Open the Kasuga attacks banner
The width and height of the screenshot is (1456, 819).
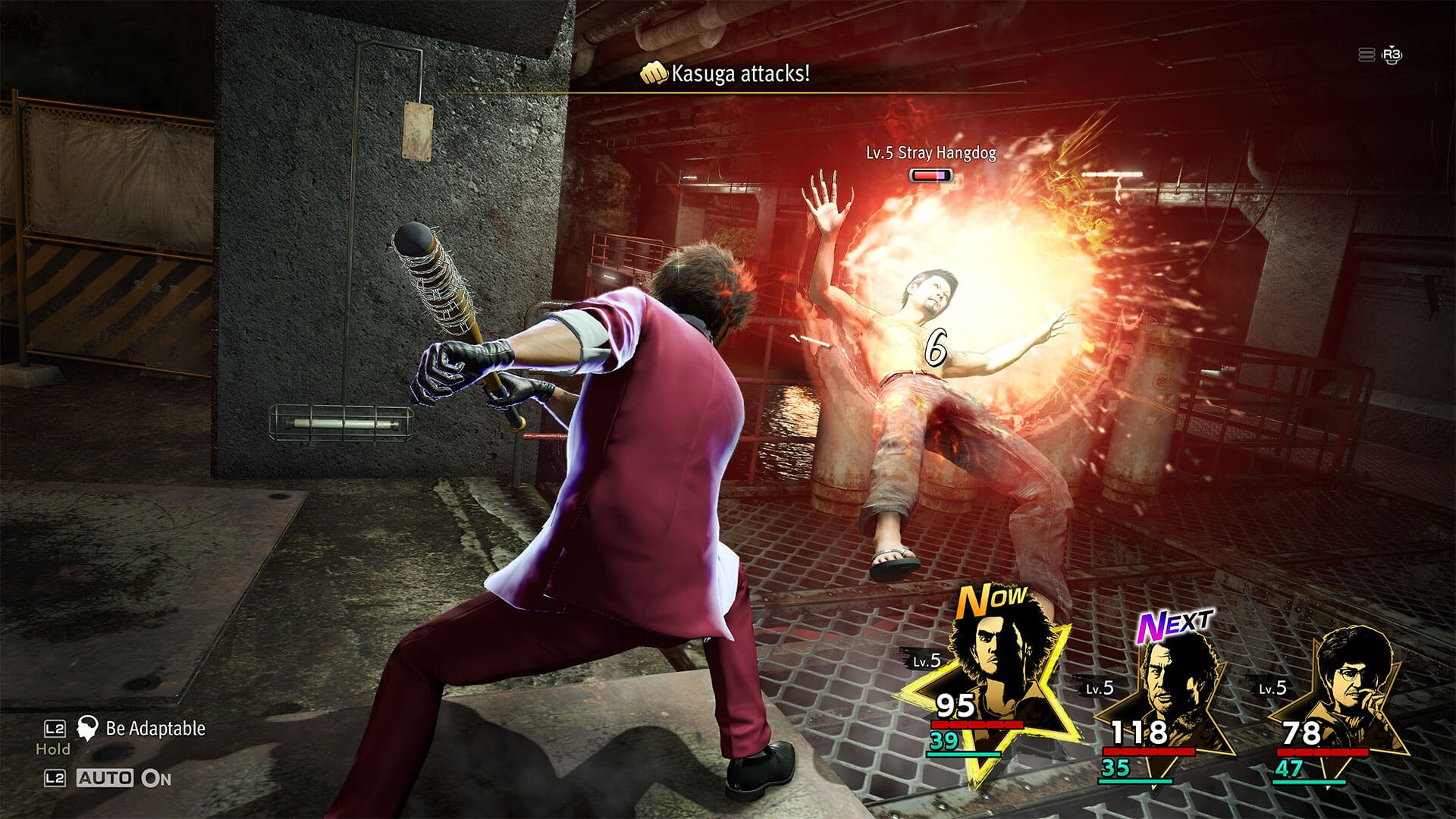(739, 74)
